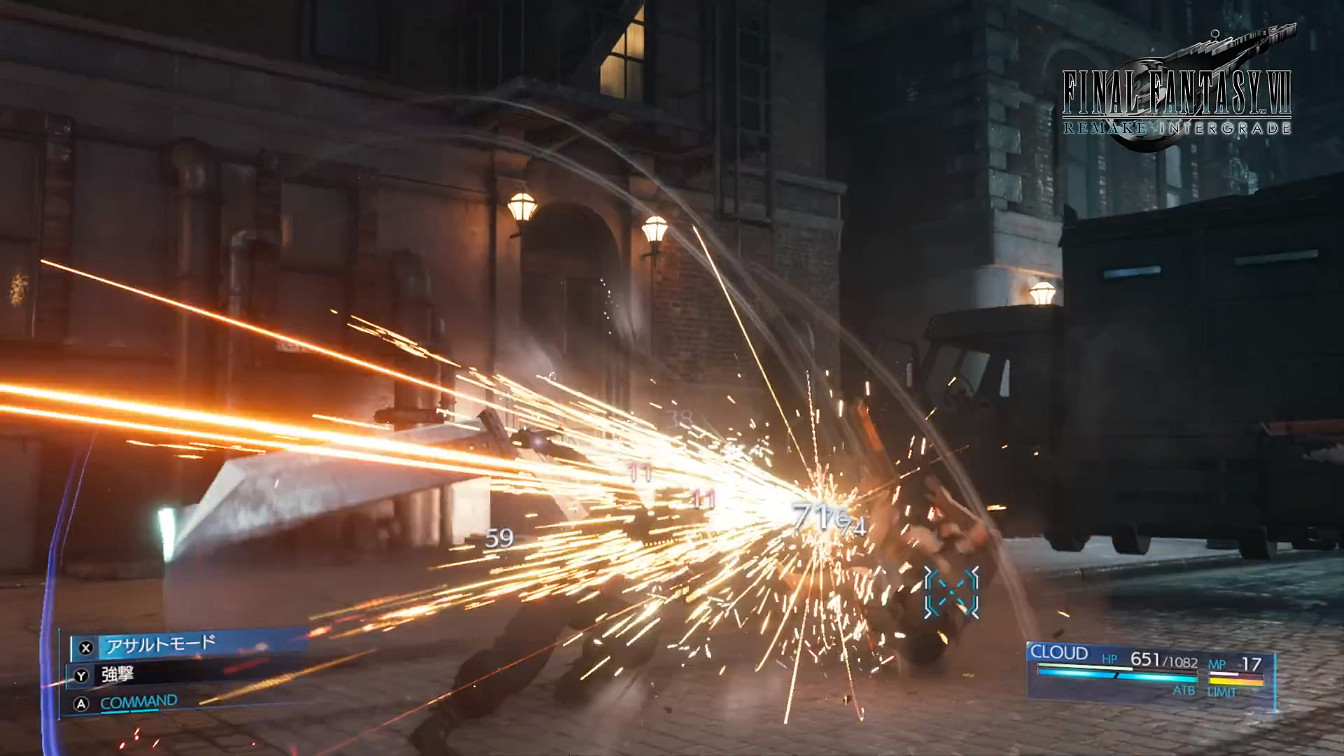
Task: Click the yellow corner marker on Cloud's nameplate
Action: (1028, 643)
